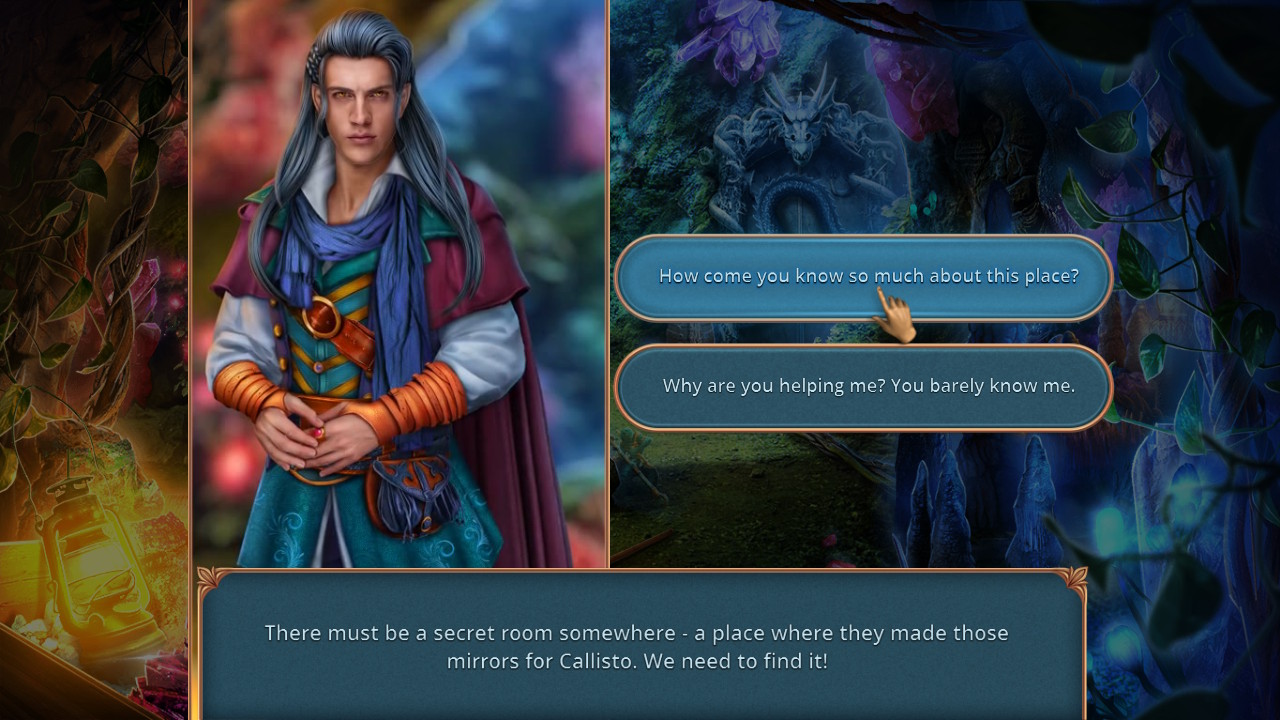
Task: Choose "Why are you helping me? You barely know me."
Action: click(862, 386)
